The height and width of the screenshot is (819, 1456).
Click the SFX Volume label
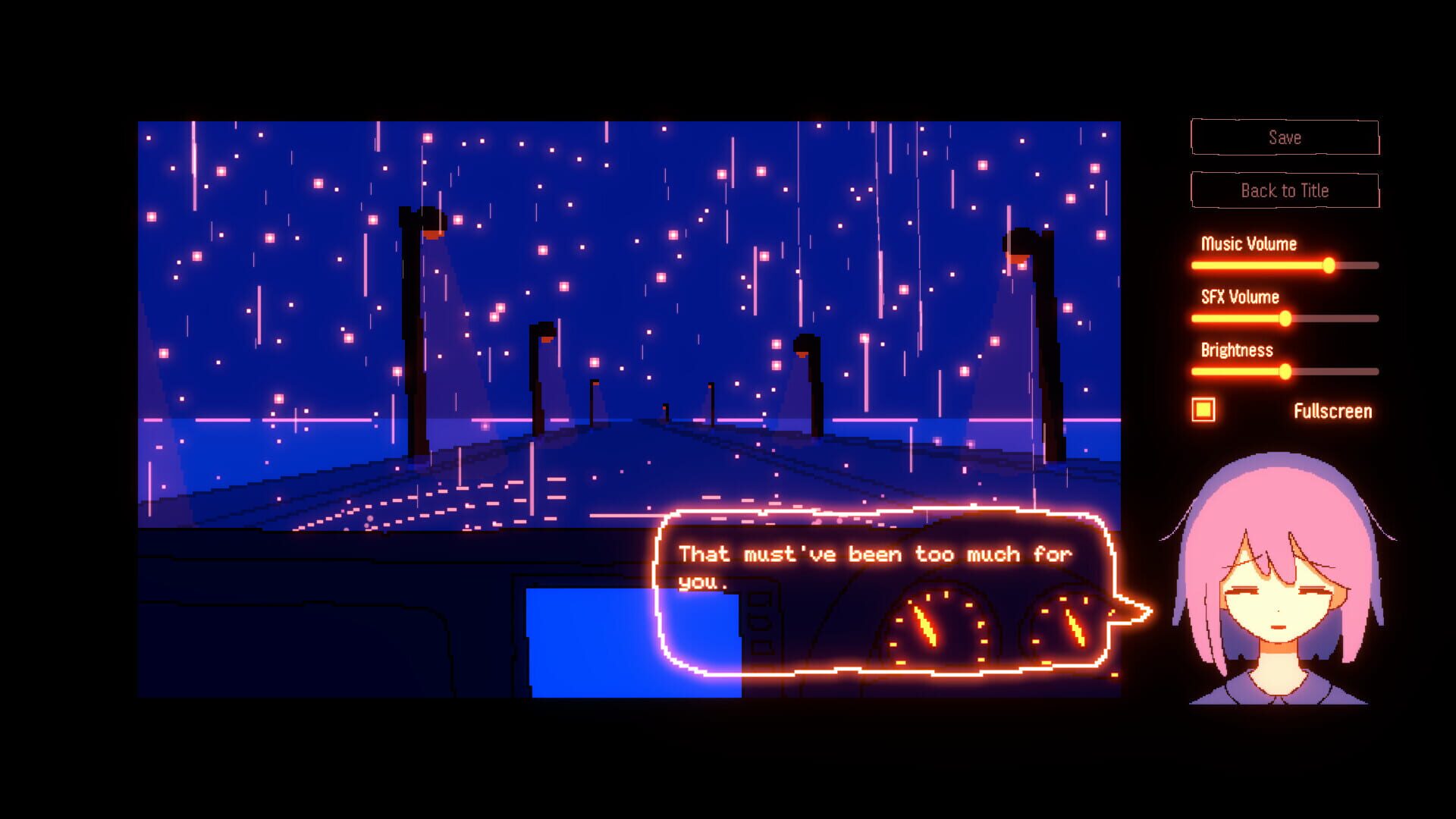[x=1239, y=297]
